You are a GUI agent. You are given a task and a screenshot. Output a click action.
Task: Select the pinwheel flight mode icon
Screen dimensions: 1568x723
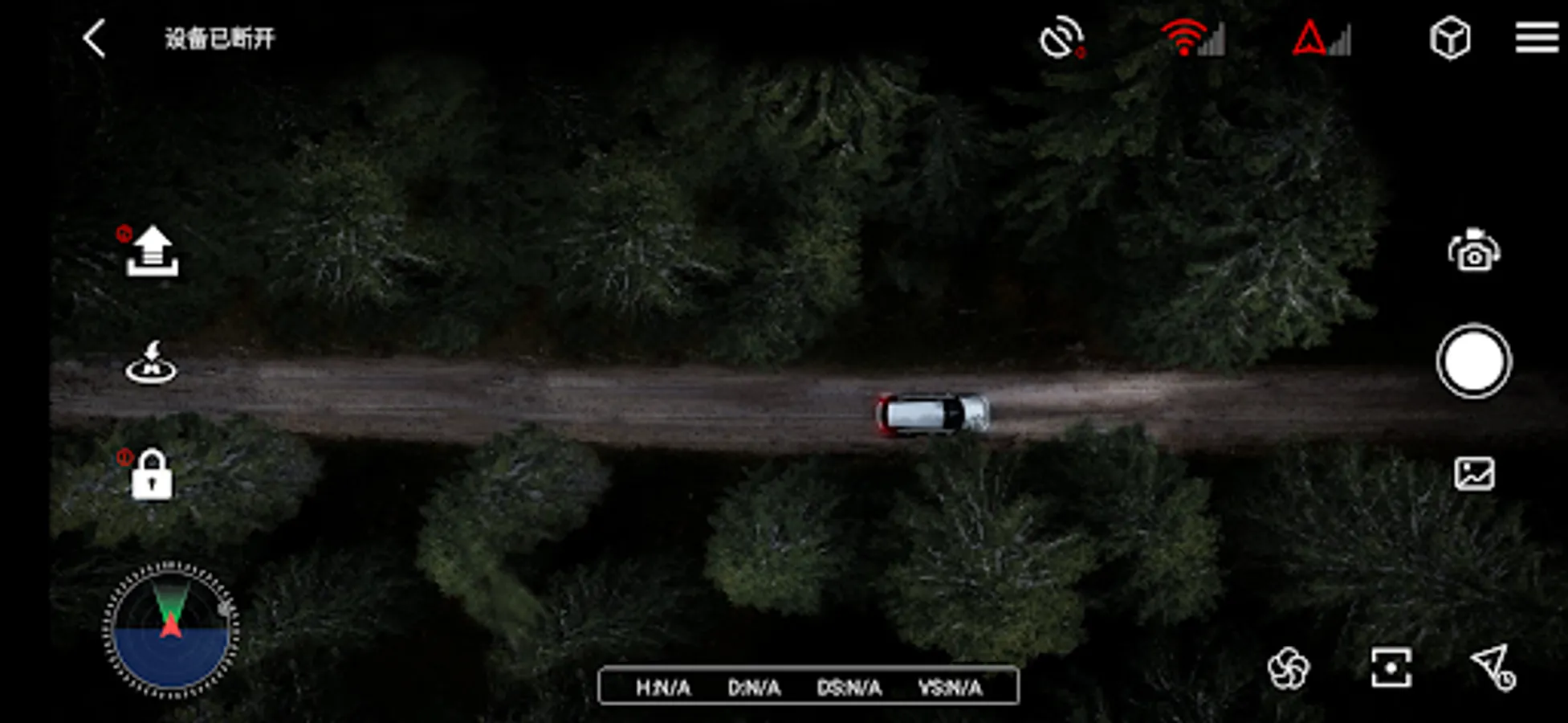click(1288, 668)
